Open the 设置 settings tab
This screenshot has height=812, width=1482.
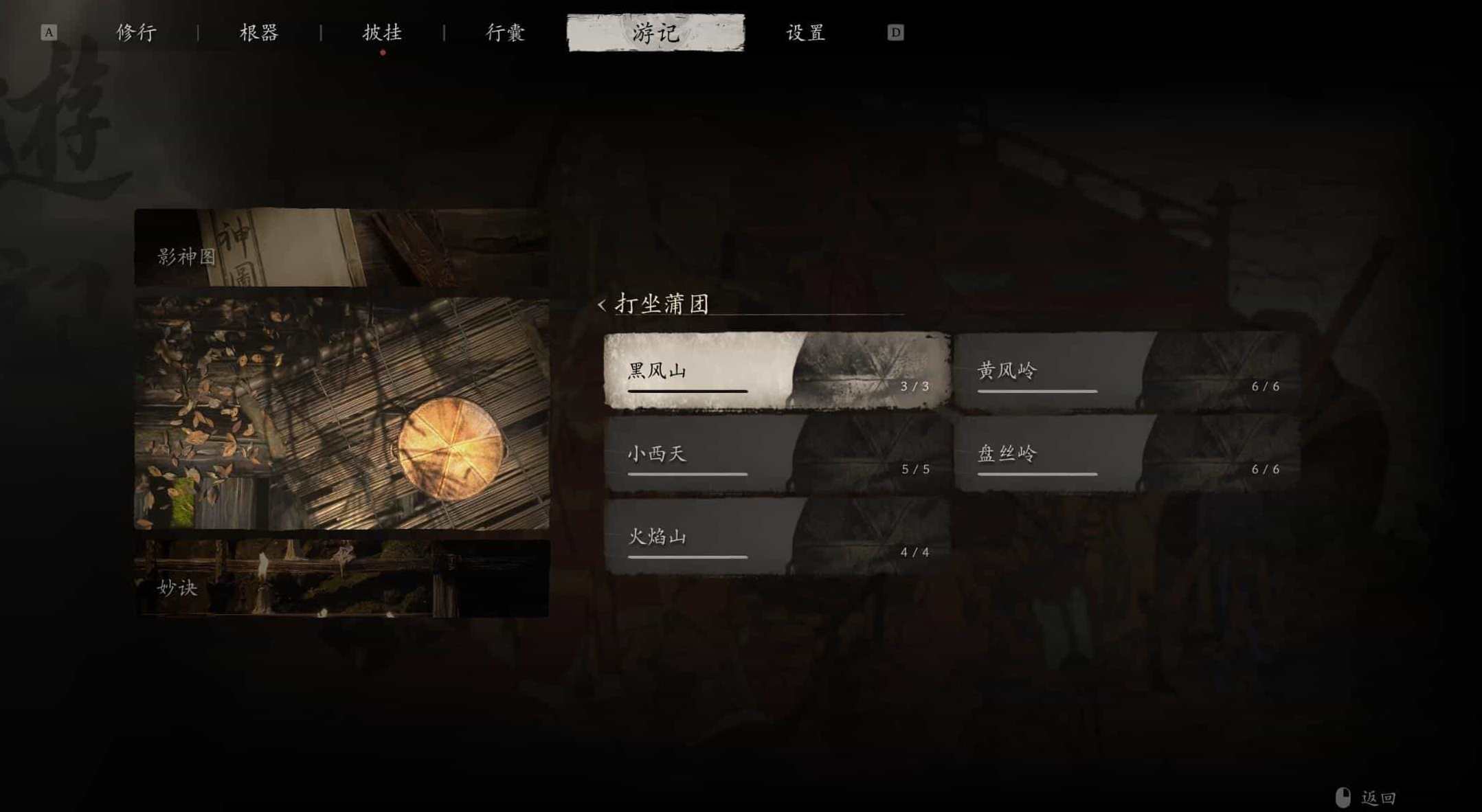pyautogui.click(x=805, y=32)
